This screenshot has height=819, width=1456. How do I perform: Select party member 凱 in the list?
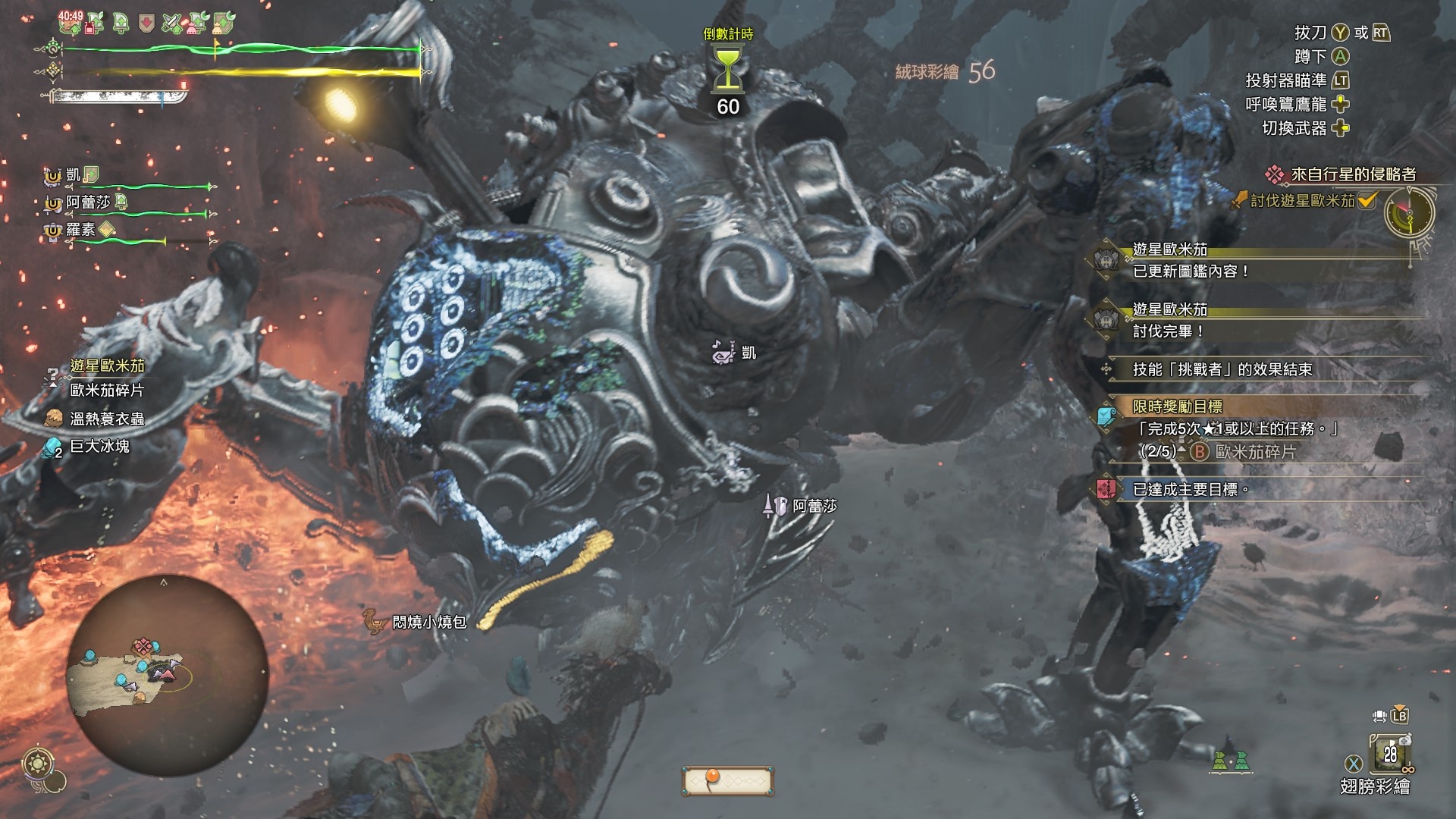click(x=73, y=175)
